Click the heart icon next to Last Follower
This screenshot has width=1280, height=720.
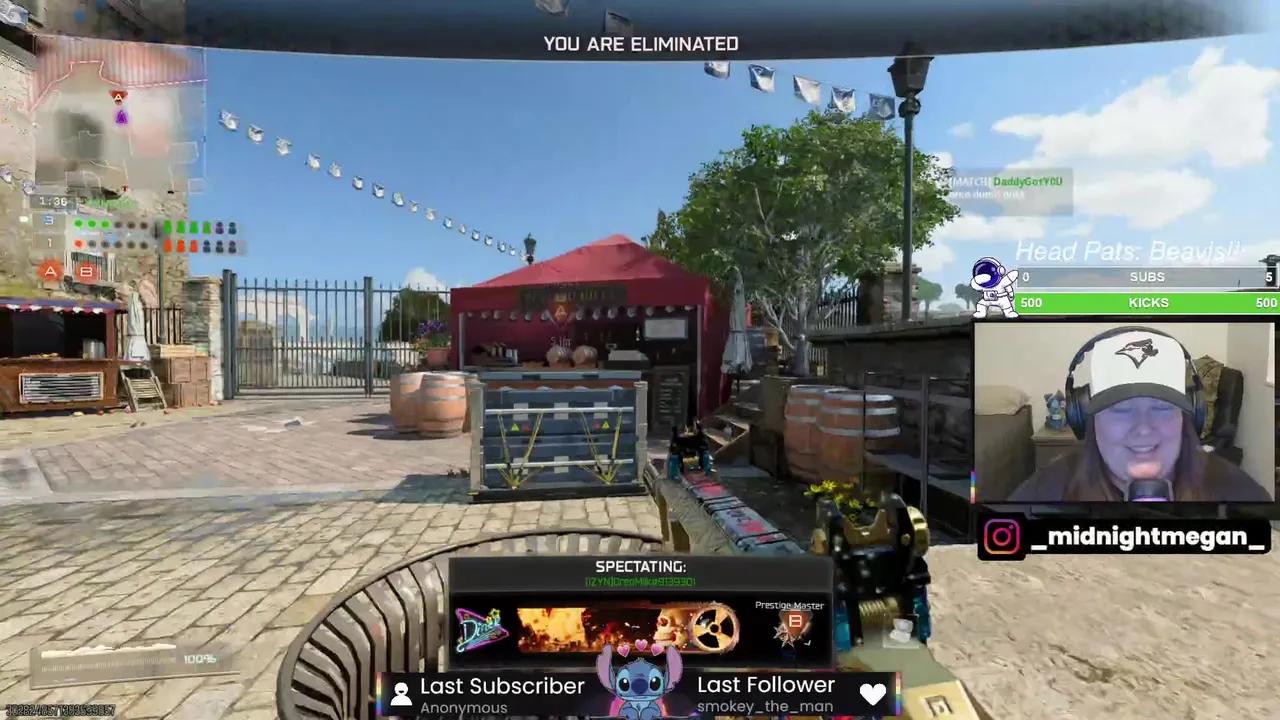[x=873, y=692]
